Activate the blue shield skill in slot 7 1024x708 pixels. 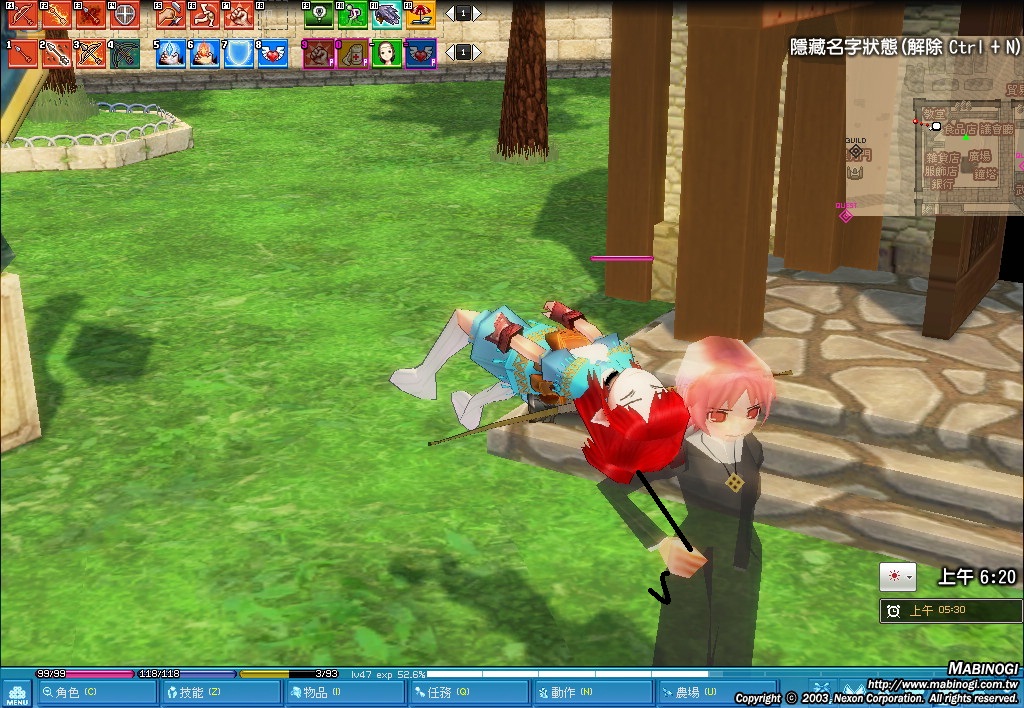point(238,52)
